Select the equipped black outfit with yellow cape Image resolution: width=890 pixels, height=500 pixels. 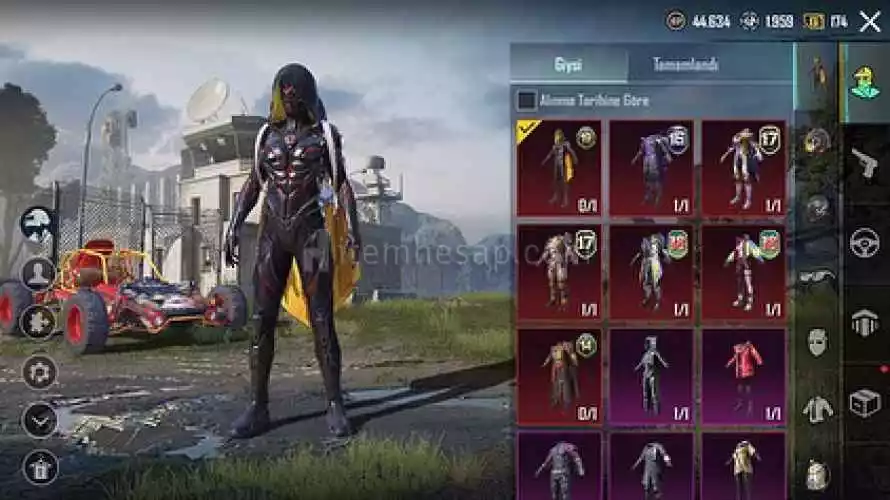[559, 168]
